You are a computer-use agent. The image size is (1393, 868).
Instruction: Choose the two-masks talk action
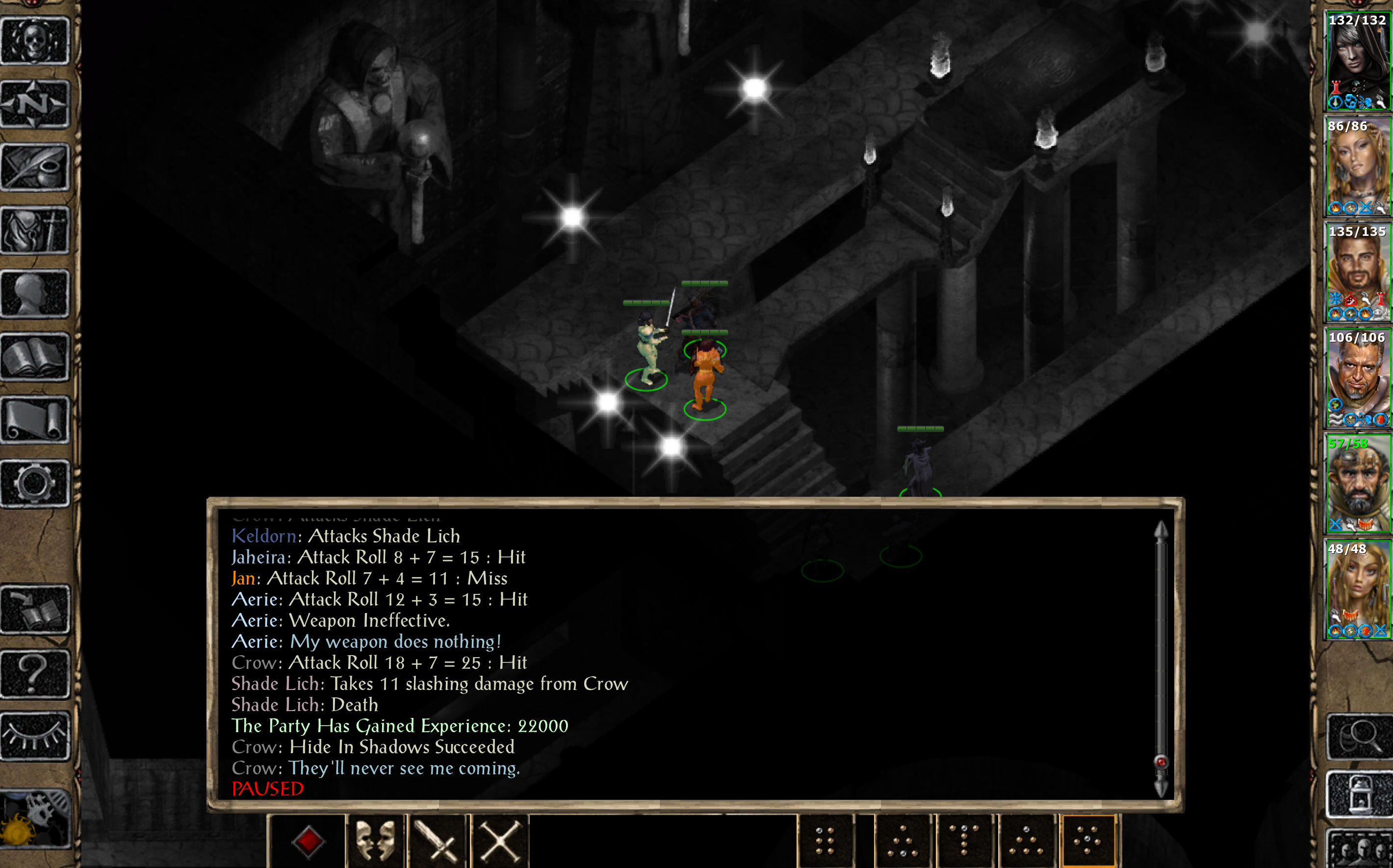pos(376,842)
